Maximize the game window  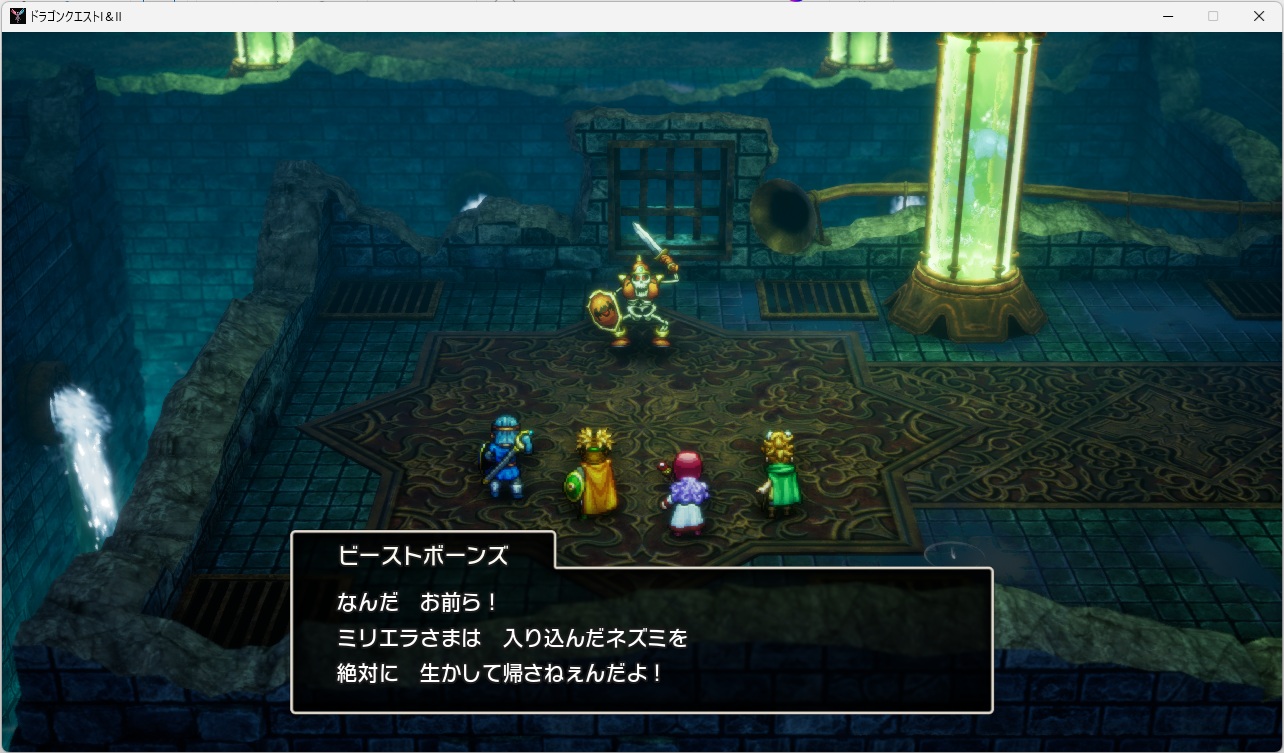tap(1213, 15)
